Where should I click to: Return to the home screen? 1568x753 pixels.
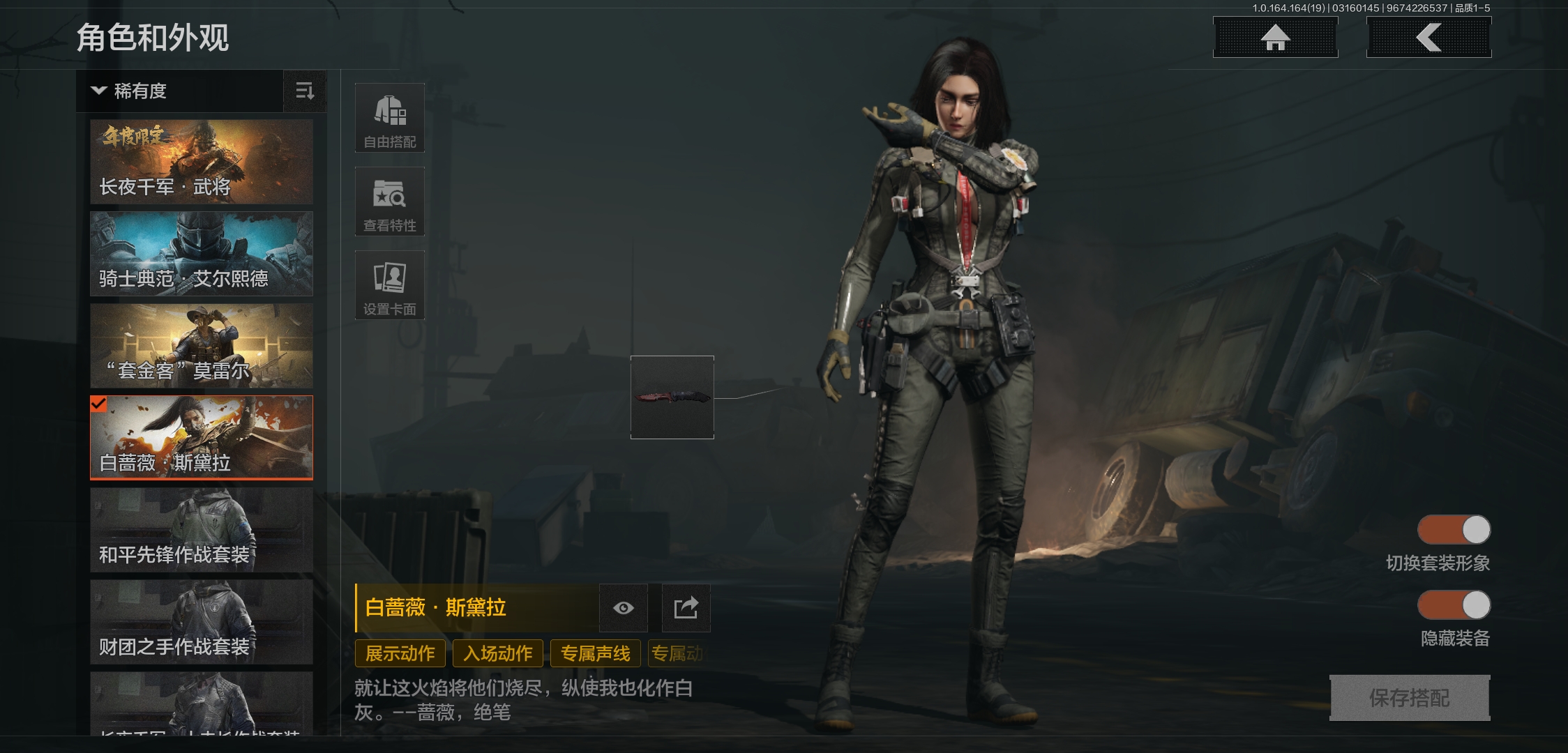coord(1275,38)
